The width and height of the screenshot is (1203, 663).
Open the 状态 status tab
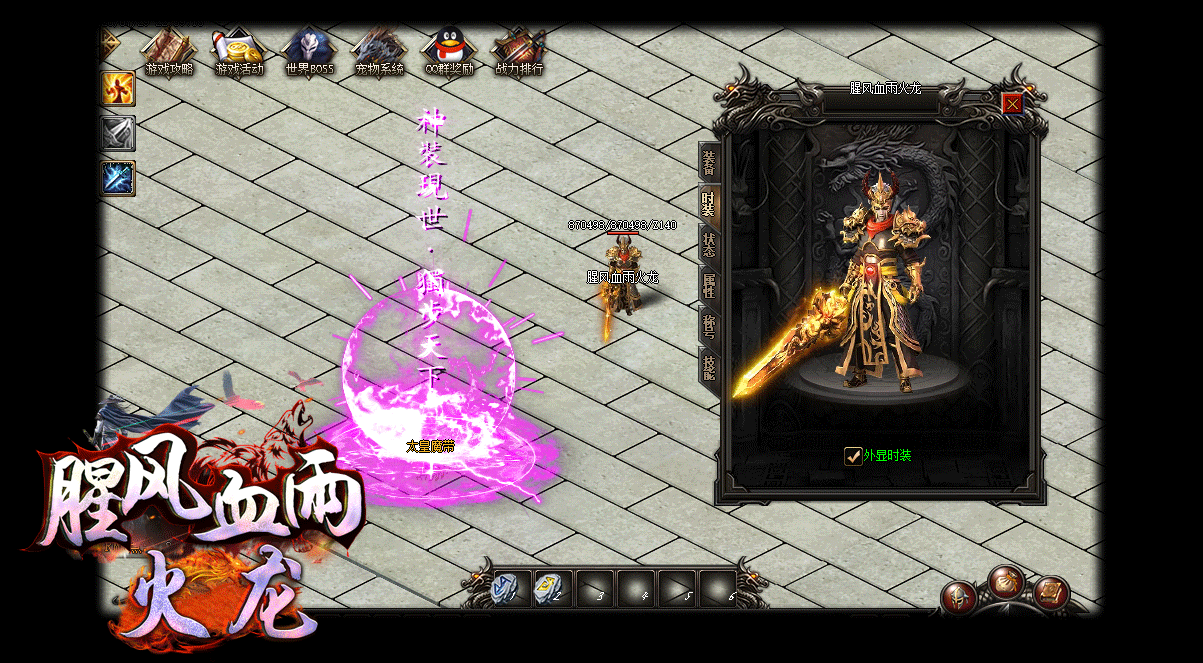pos(708,246)
